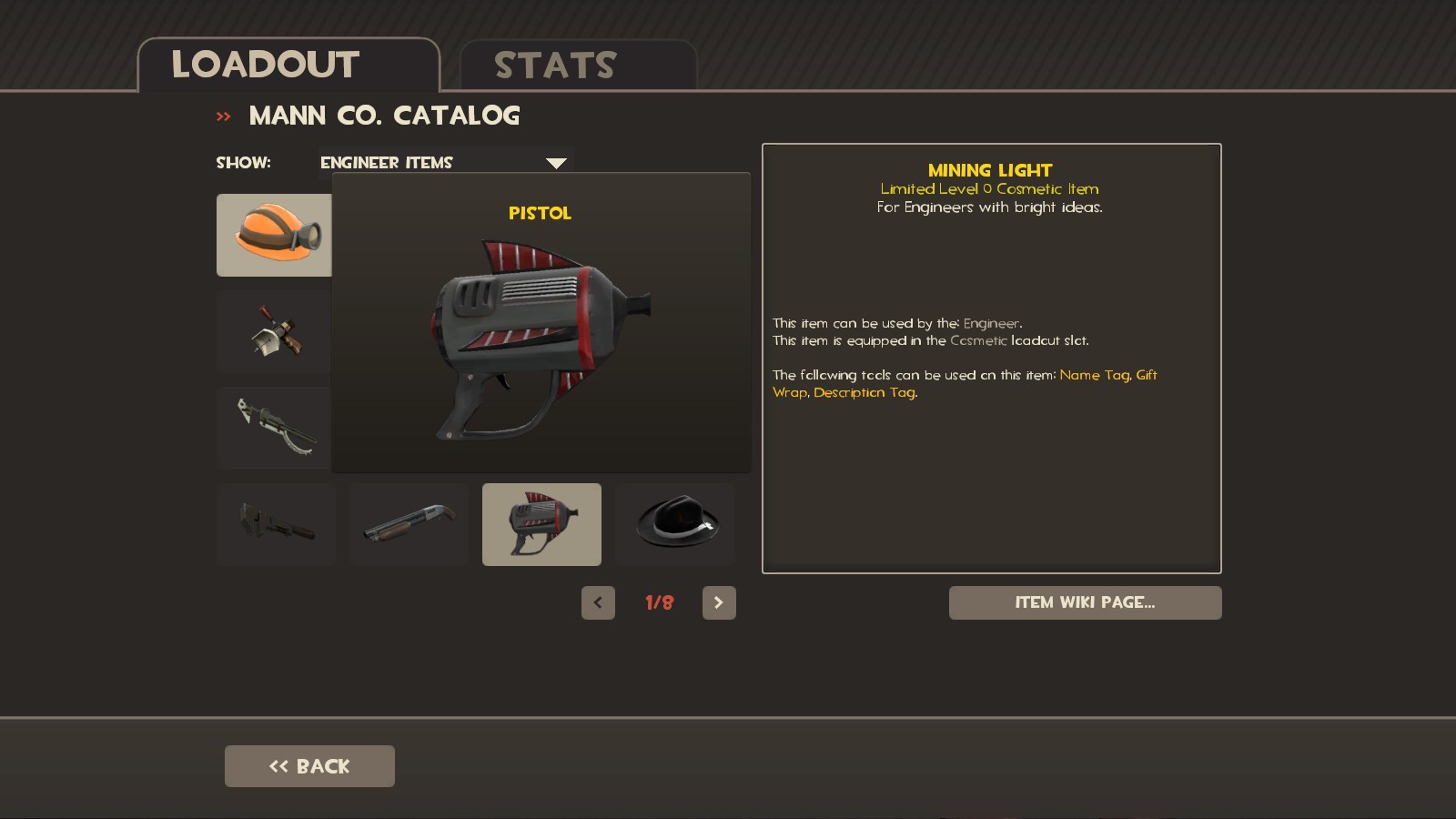Click the Engineer class link
Screen dimensions: 1456x819
coord(991,323)
